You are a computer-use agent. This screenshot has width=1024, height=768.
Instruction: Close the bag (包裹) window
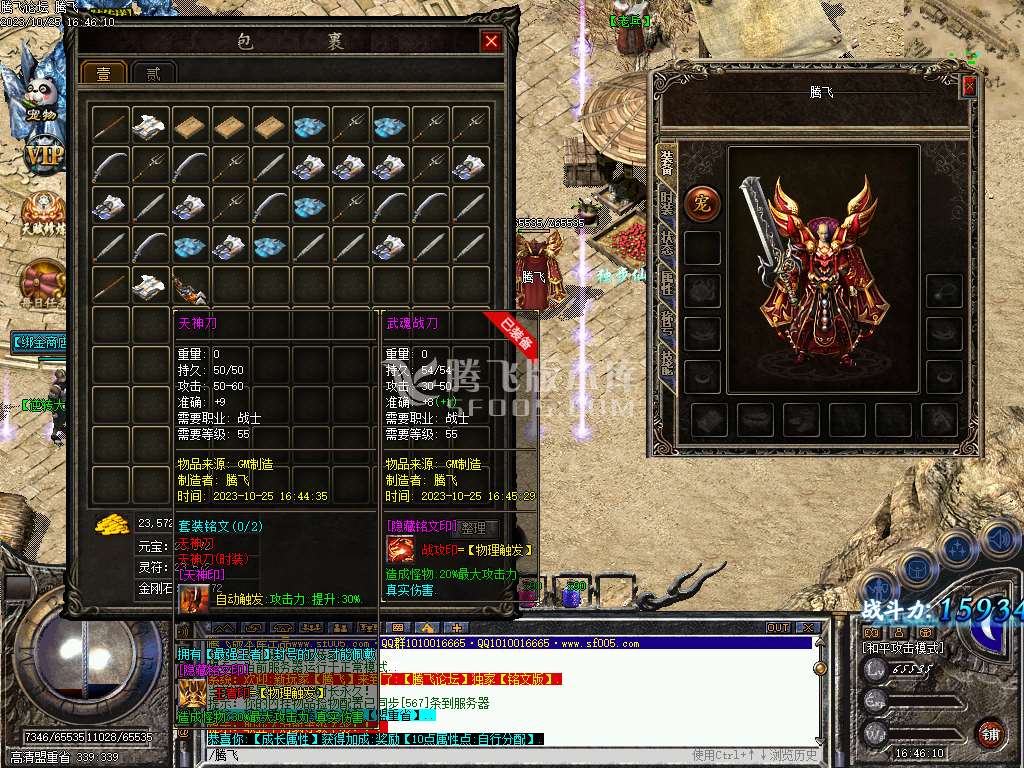pos(490,41)
